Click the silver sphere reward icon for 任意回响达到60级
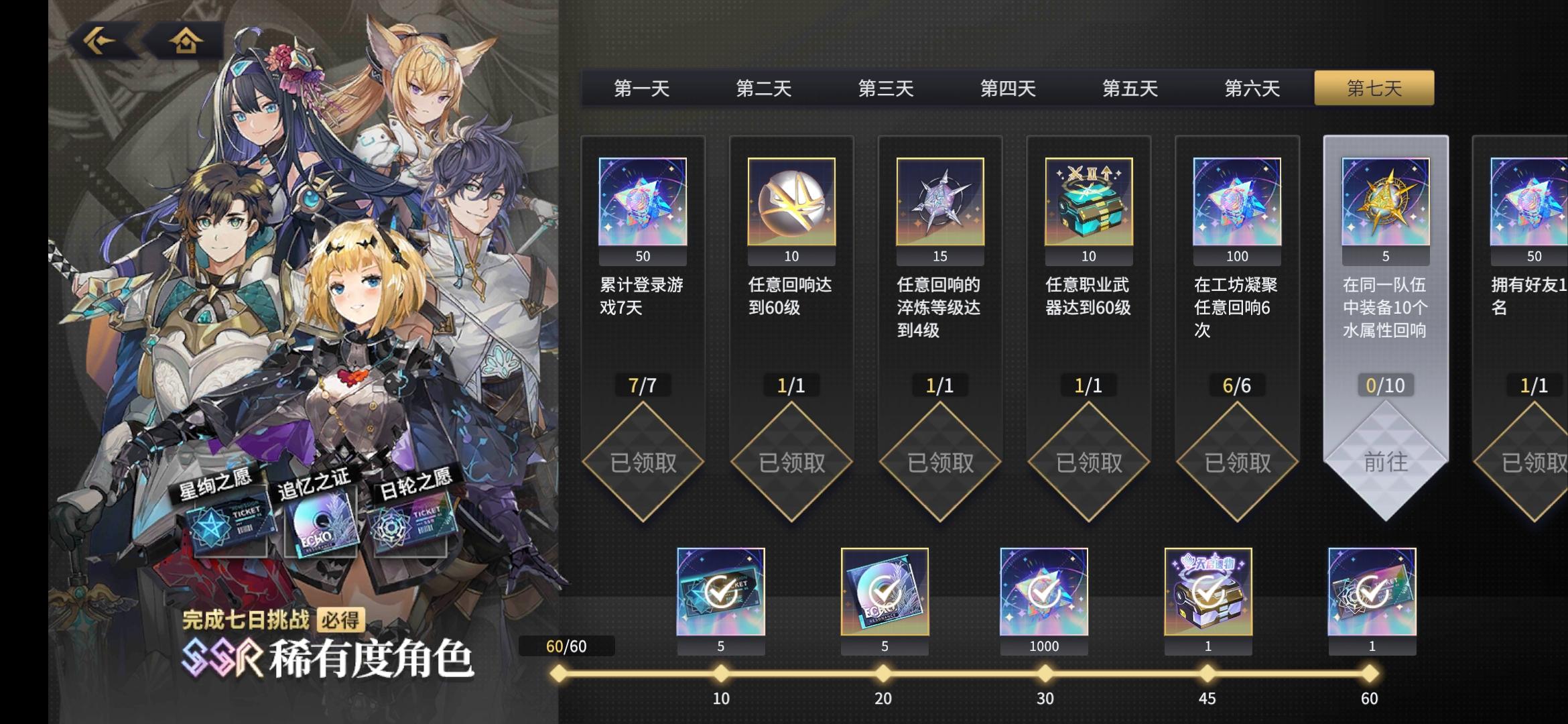1568x724 pixels. coord(791,202)
